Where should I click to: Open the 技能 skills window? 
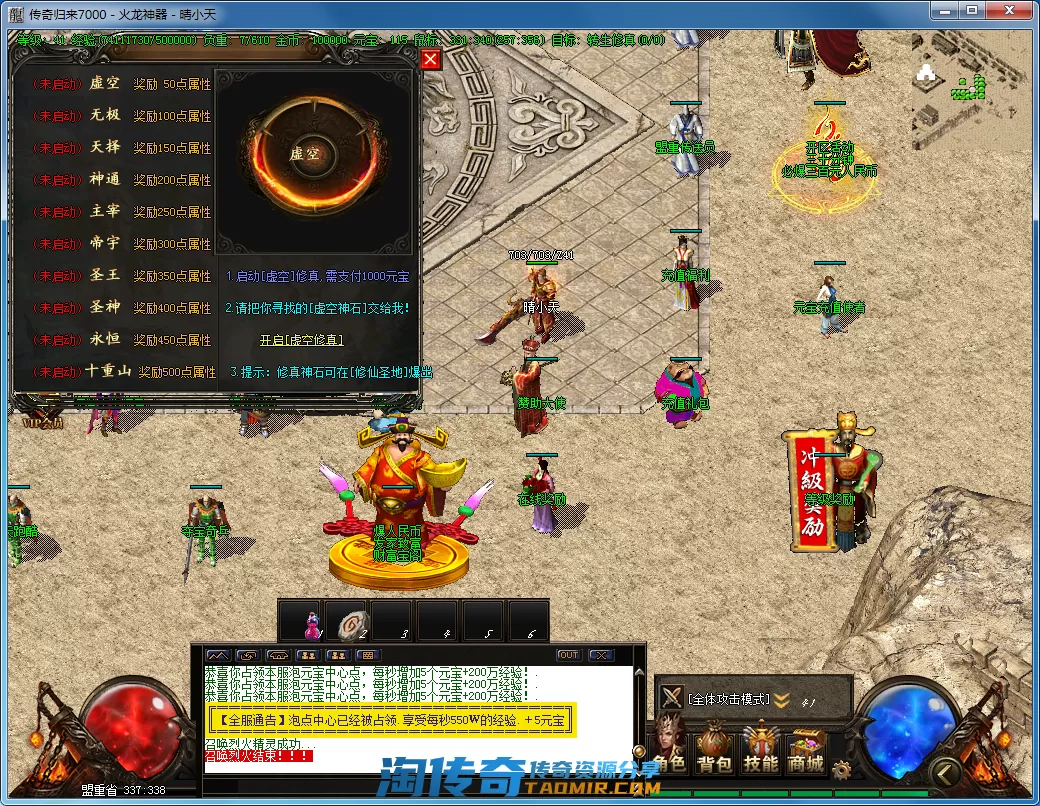tap(760, 752)
